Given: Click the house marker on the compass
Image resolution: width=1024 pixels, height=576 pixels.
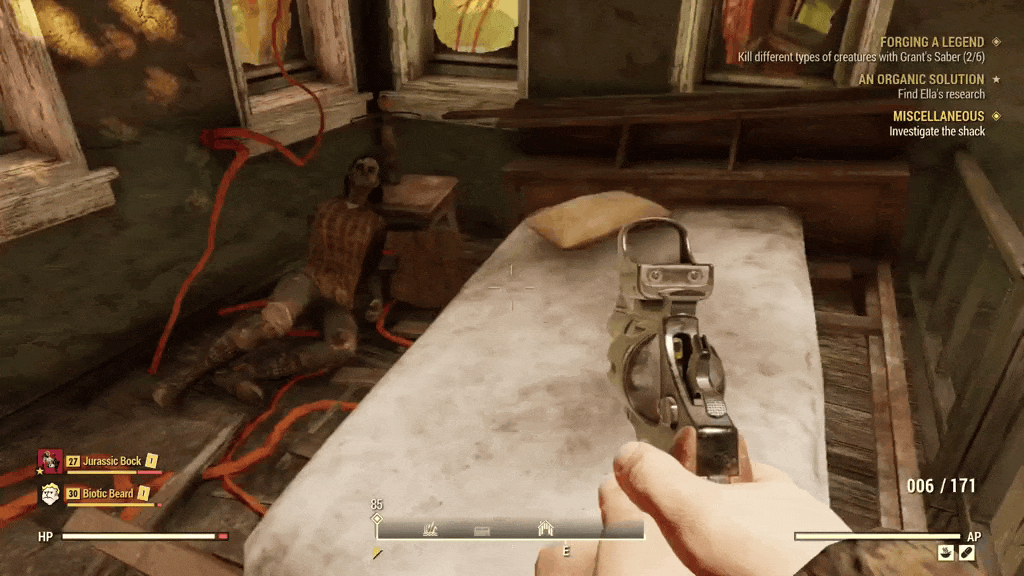Looking at the screenshot, I should click(x=545, y=529).
